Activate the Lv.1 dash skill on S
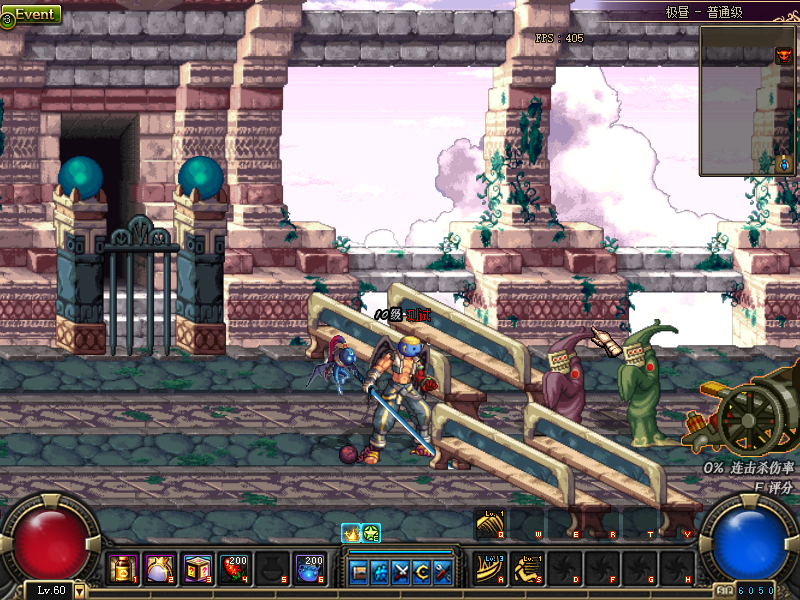Viewport: 800px width, 600px height. click(x=527, y=569)
